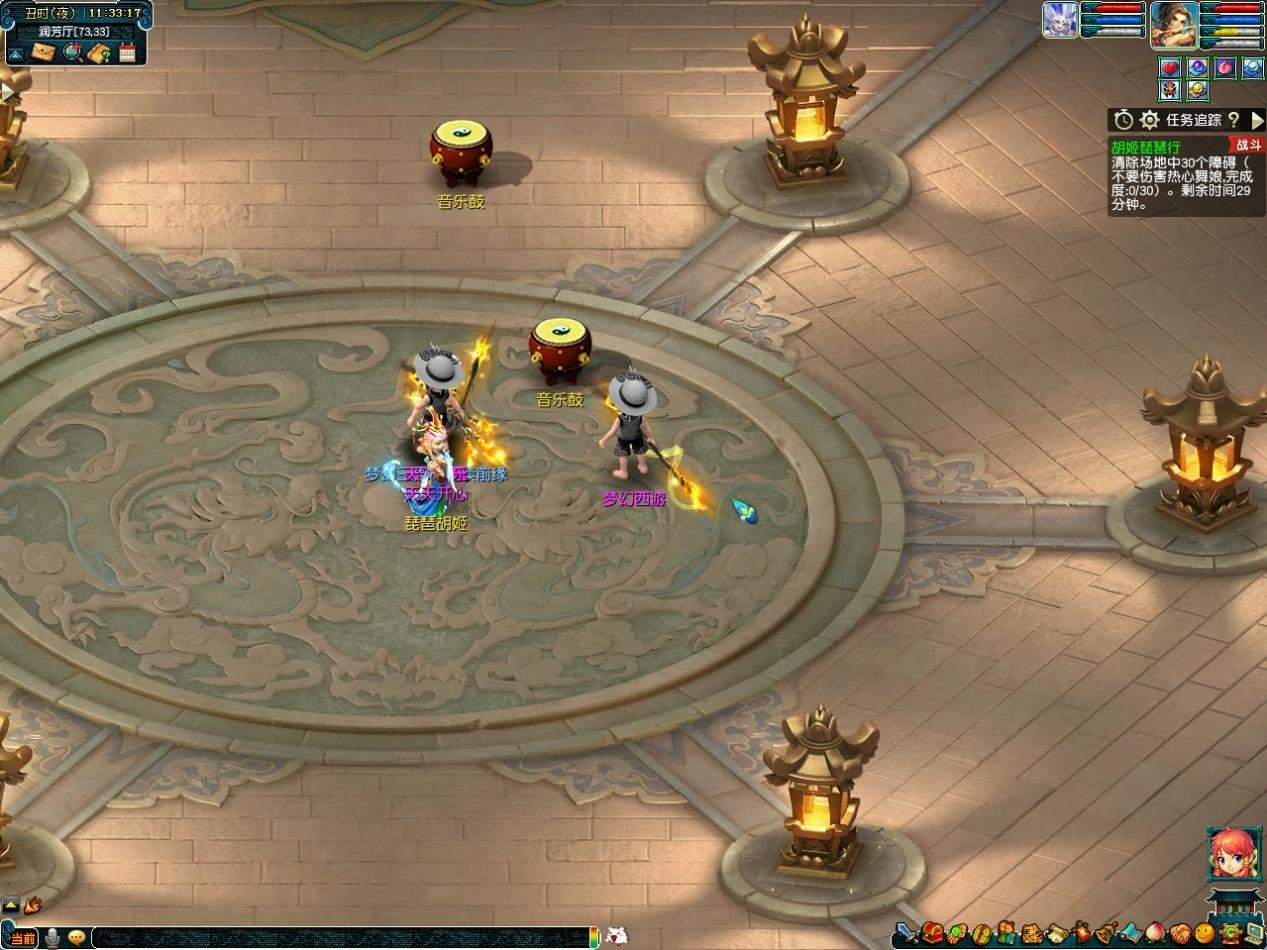This screenshot has height=950, width=1267.
Task: Select the 胡姬琵琶行 quest entry
Action: pos(1145,147)
